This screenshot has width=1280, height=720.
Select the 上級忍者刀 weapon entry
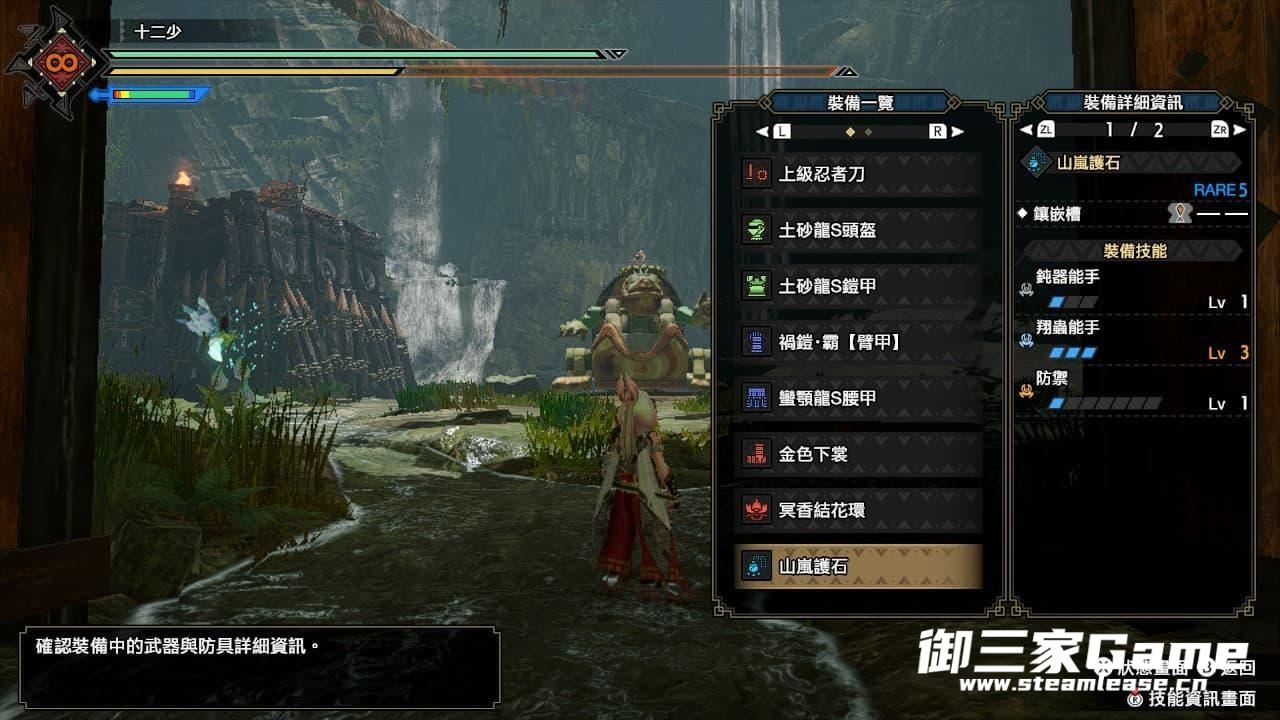point(858,174)
